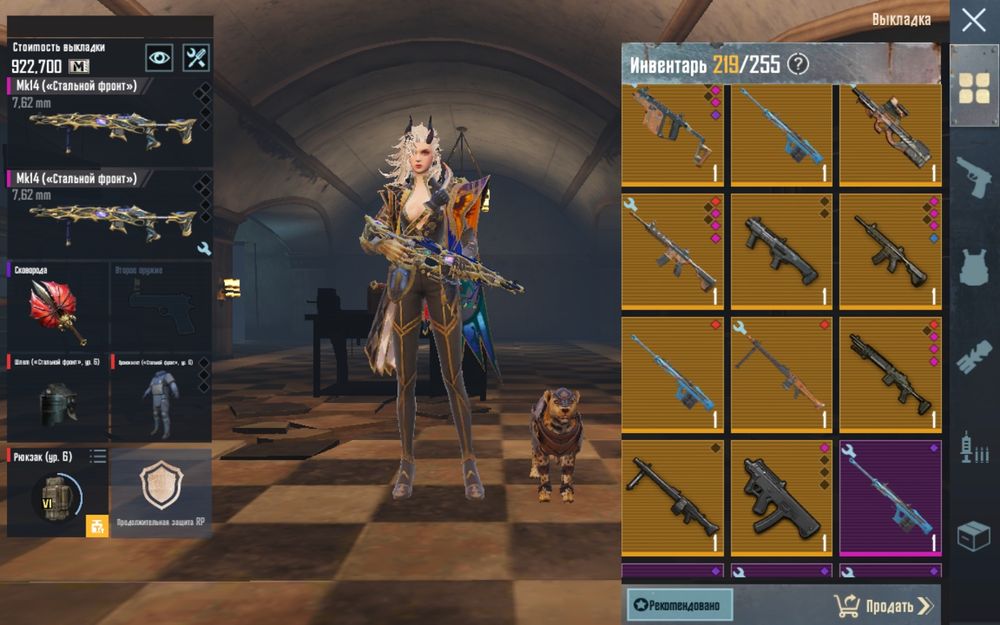Select the first Mk14 weapon slot
This screenshot has height=625, width=1000.
[x=109, y=121]
